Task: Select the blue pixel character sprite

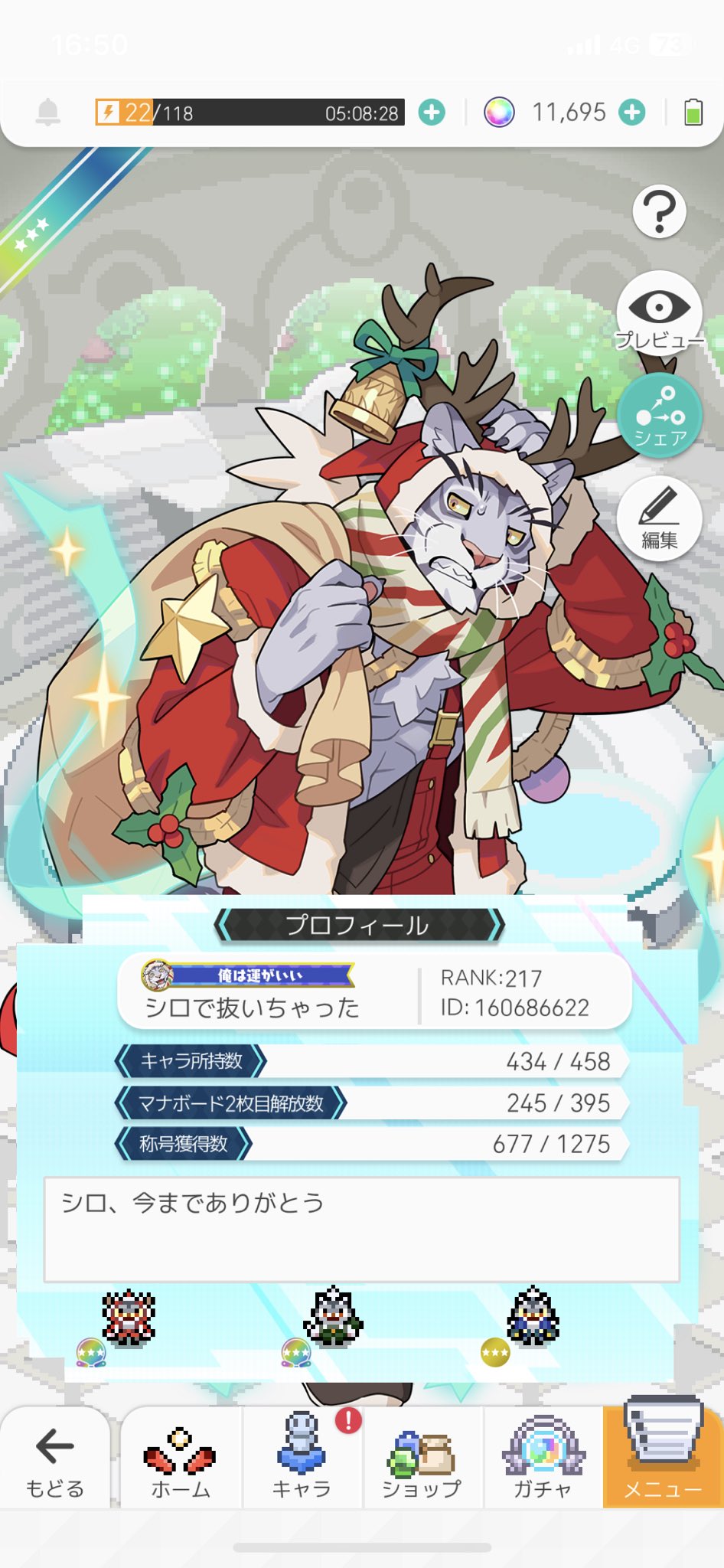Action: click(533, 1317)
